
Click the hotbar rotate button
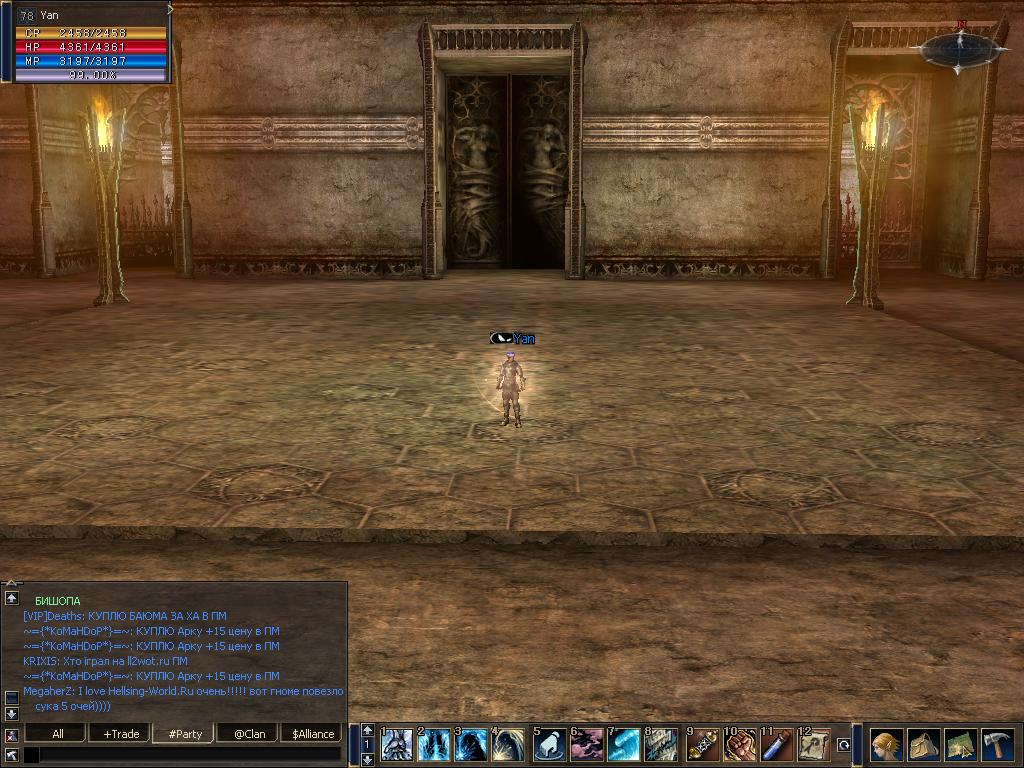(x=843, y=745)
